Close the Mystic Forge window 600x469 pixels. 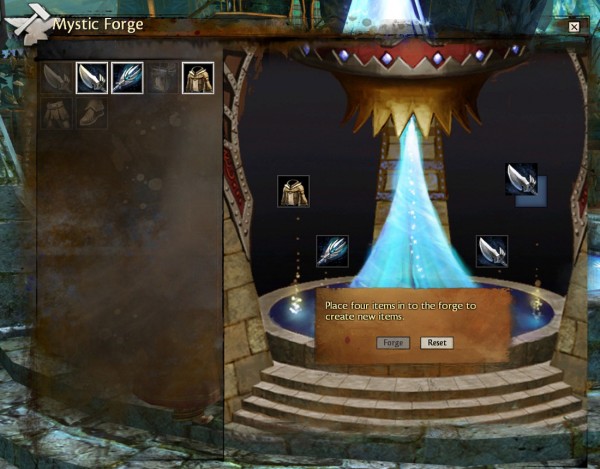574,27
